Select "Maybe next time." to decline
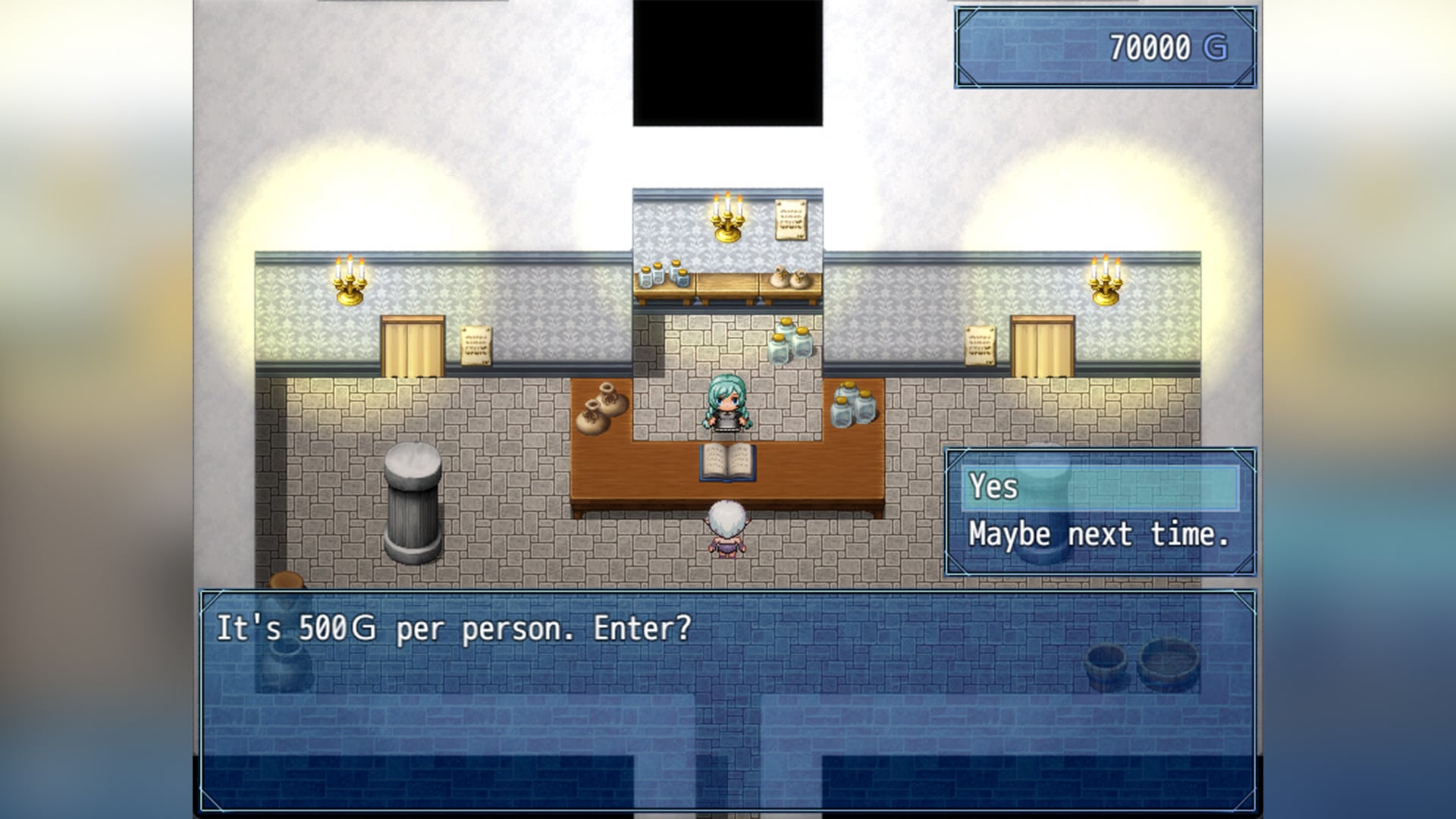 pyautogui.click(x=1098, y=535)
